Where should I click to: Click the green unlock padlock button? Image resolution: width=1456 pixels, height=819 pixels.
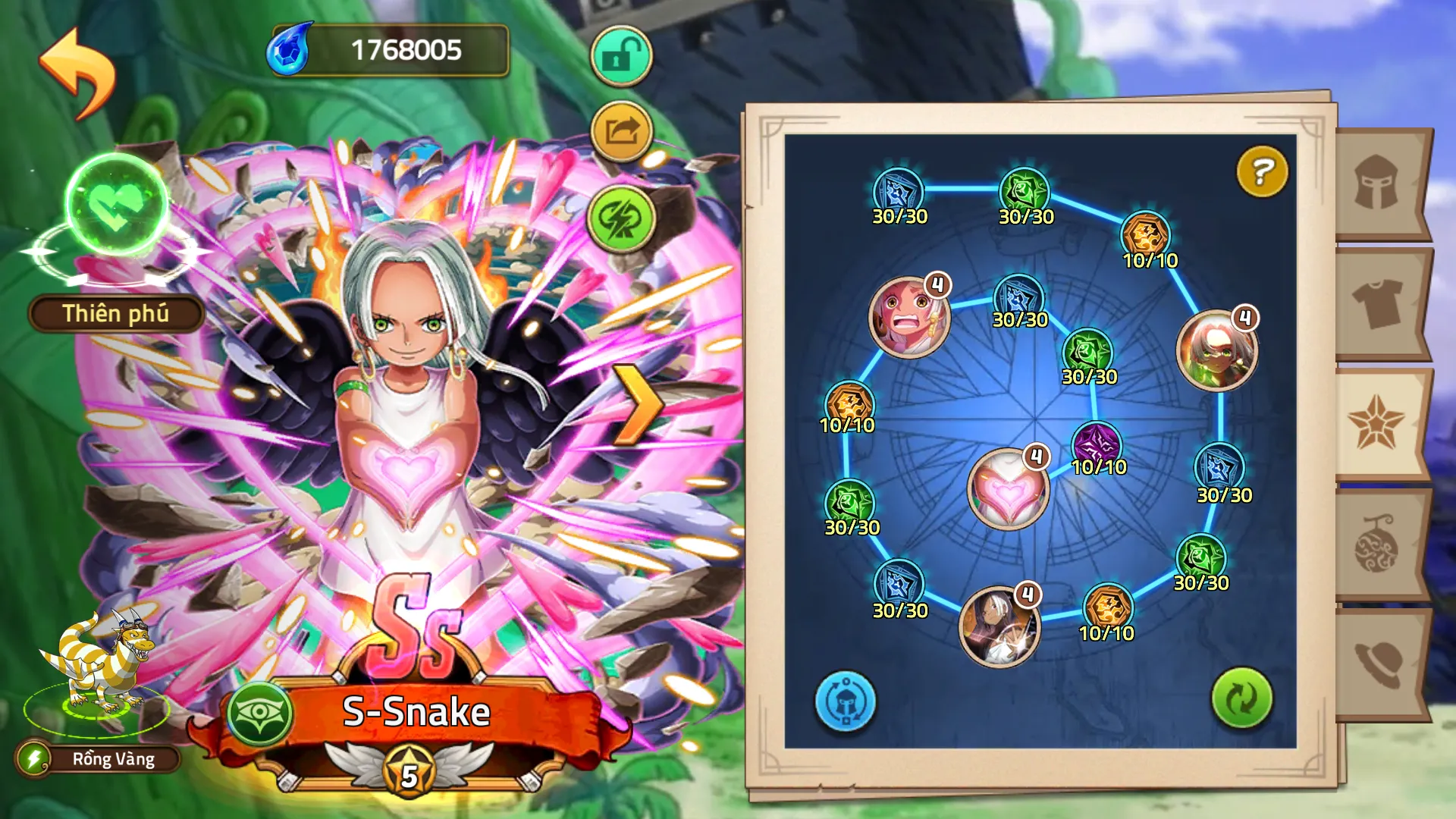click(x=621, y=56)
